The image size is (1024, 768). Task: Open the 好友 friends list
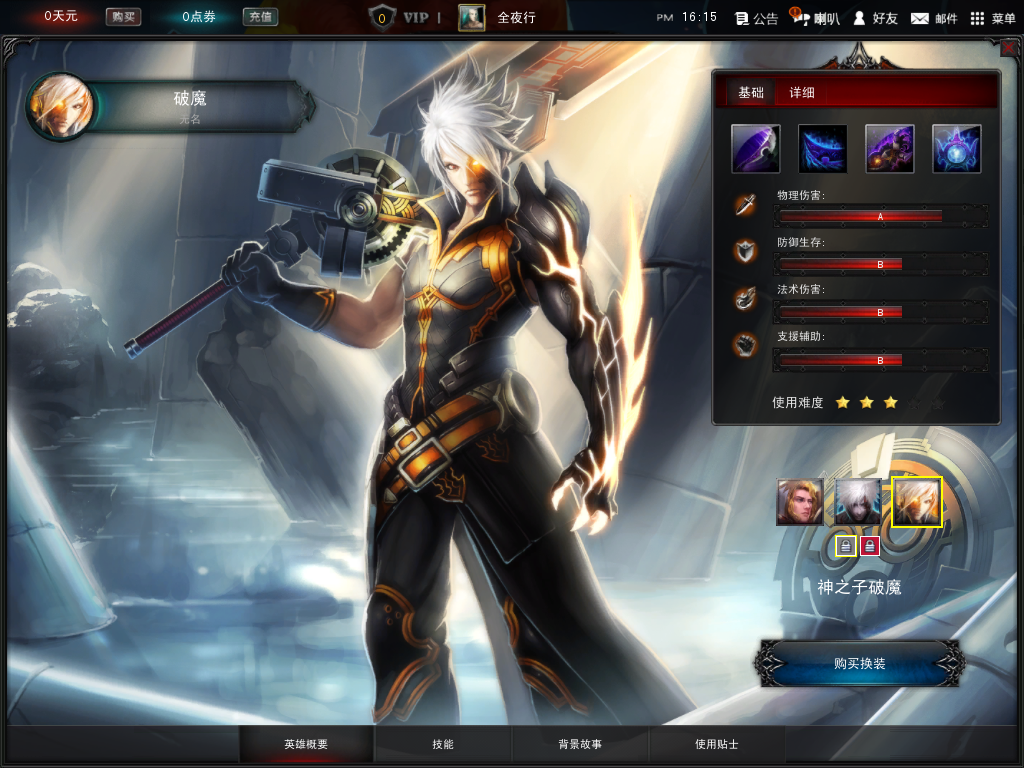point(874,18)
